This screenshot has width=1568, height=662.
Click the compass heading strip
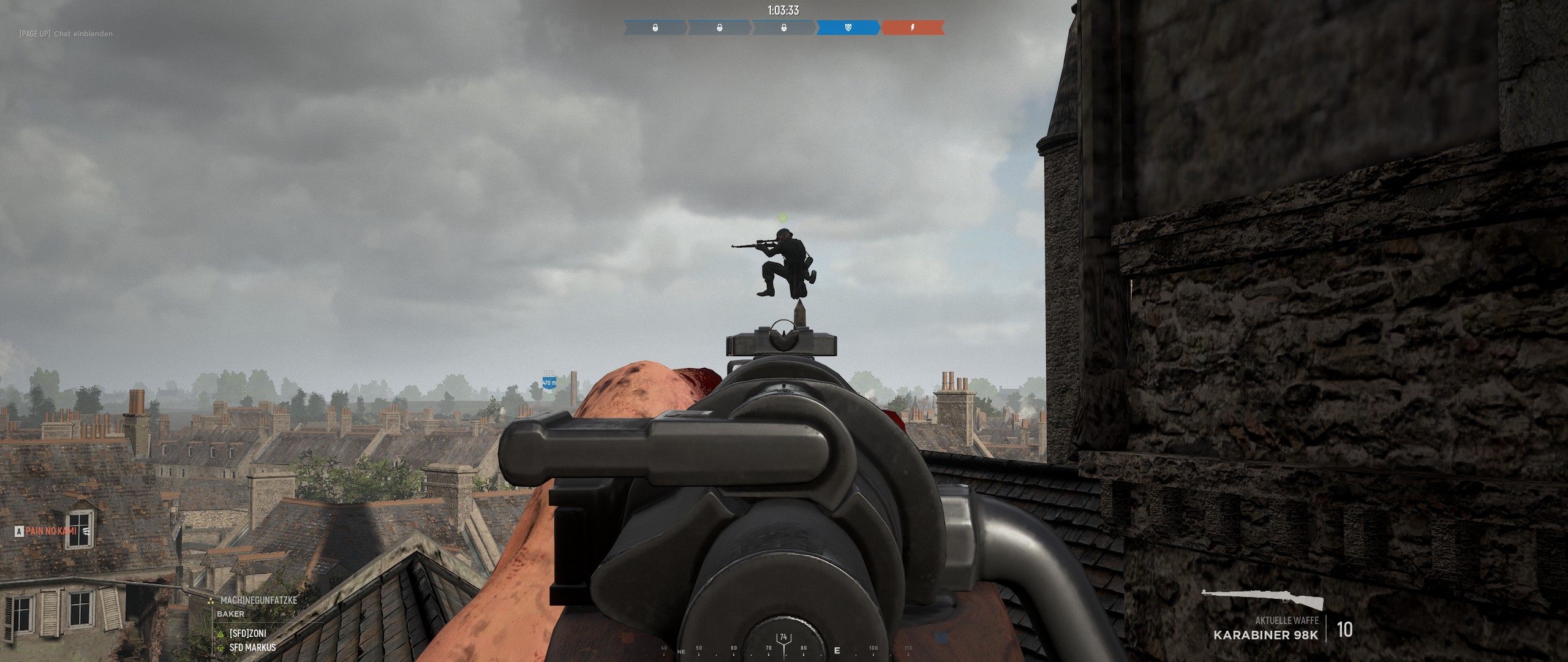tap(783, 649)
